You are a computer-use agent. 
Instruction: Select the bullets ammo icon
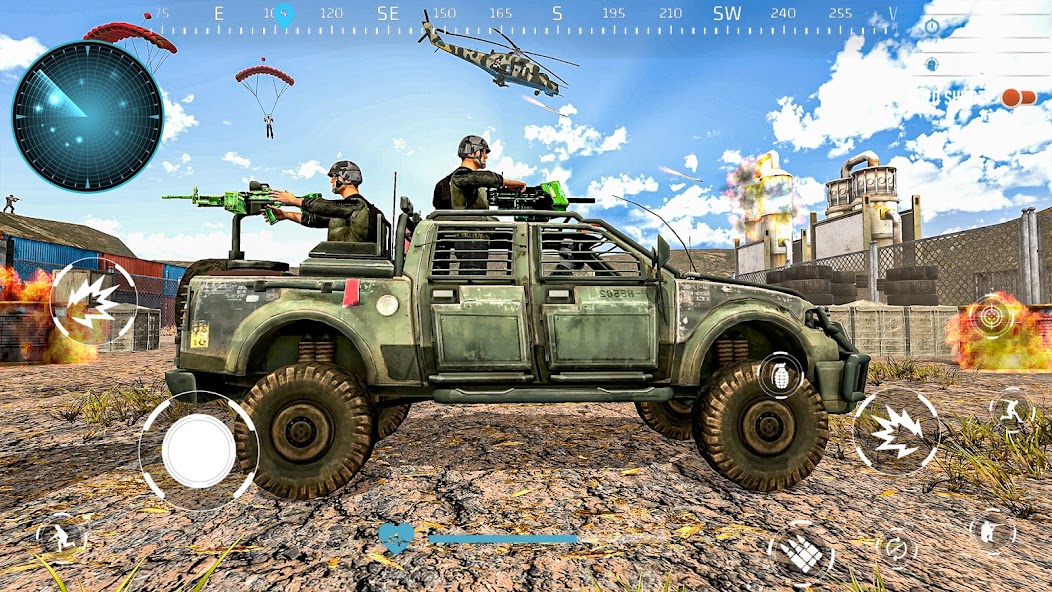[802, 552]
